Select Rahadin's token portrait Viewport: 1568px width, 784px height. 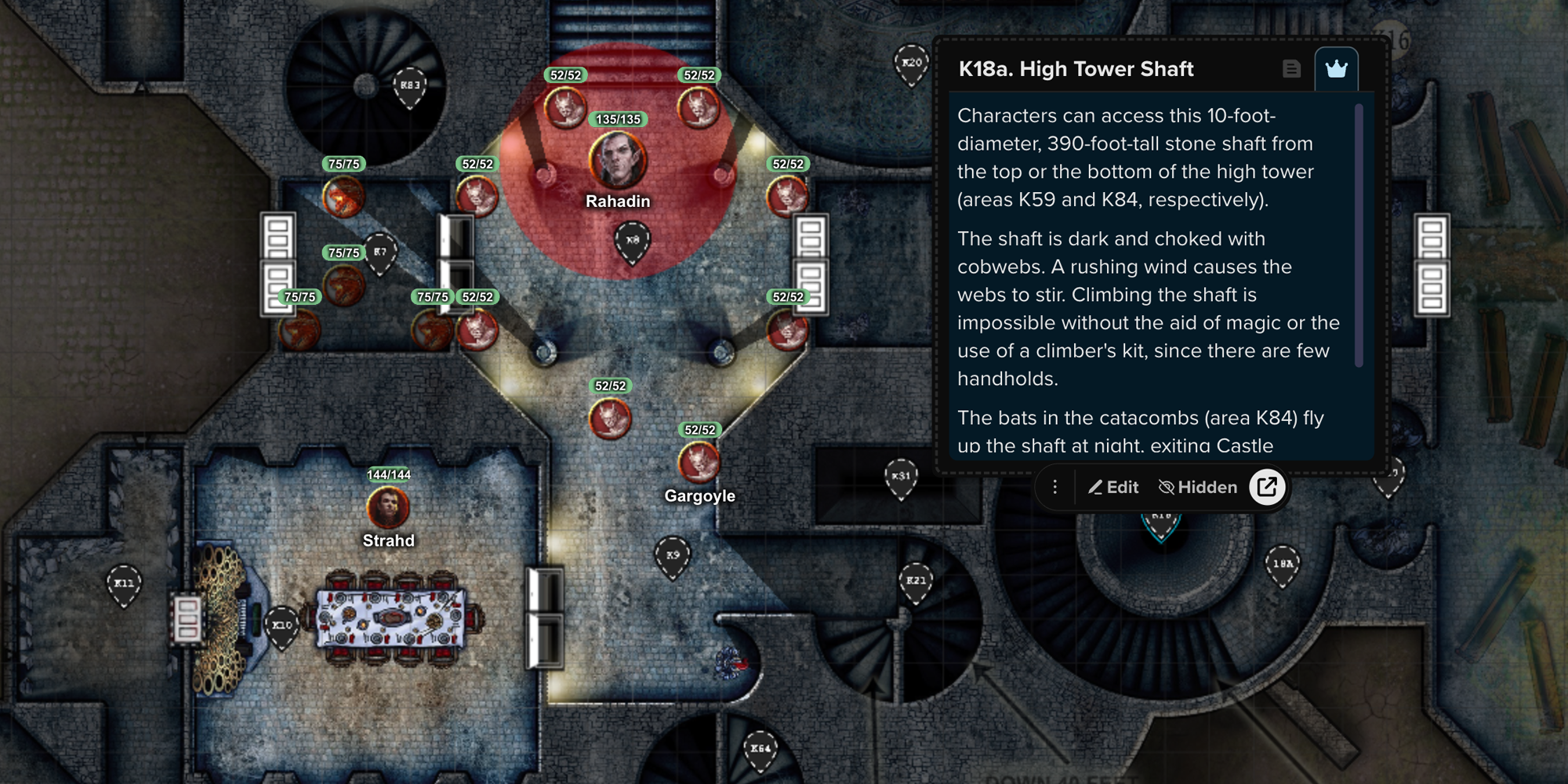click(x=616, y=161)
